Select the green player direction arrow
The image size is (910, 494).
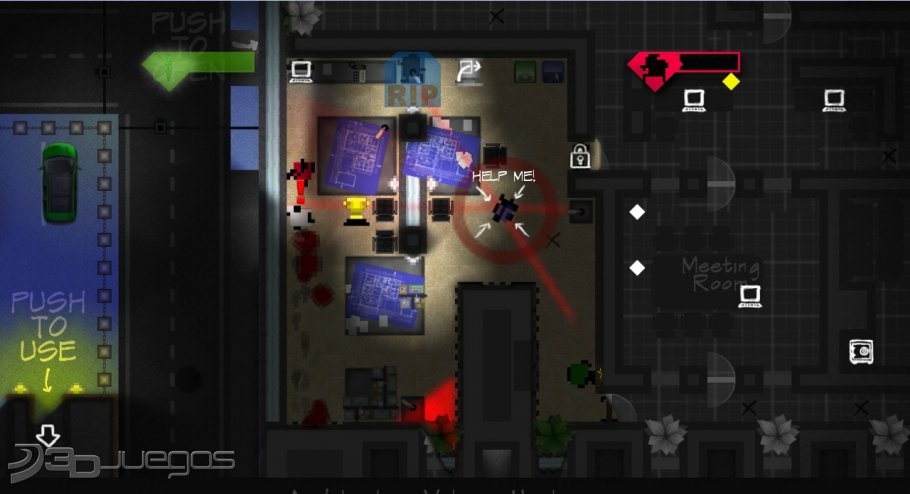[198, 65]
